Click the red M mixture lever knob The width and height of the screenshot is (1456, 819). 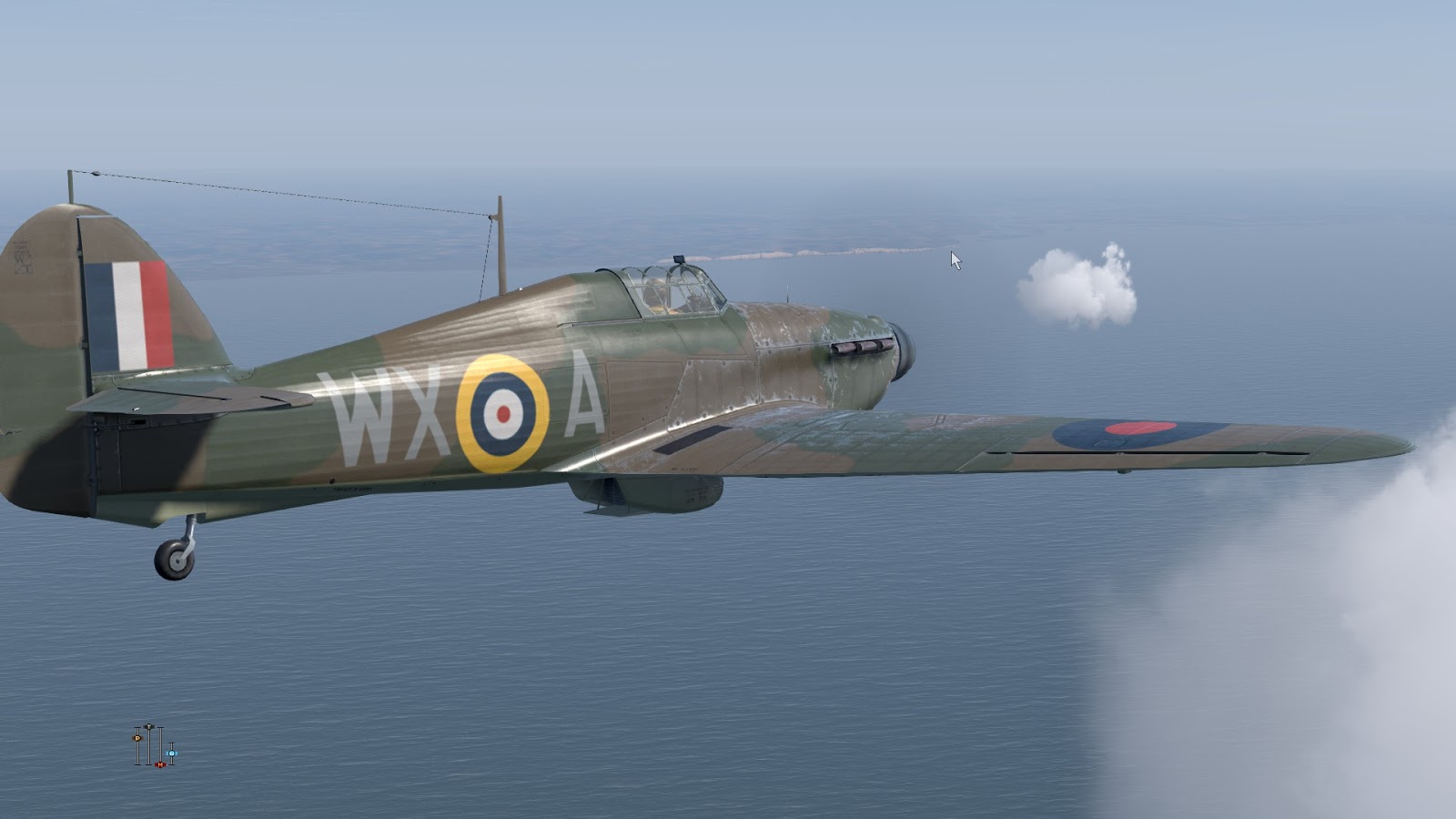(160, 764)
